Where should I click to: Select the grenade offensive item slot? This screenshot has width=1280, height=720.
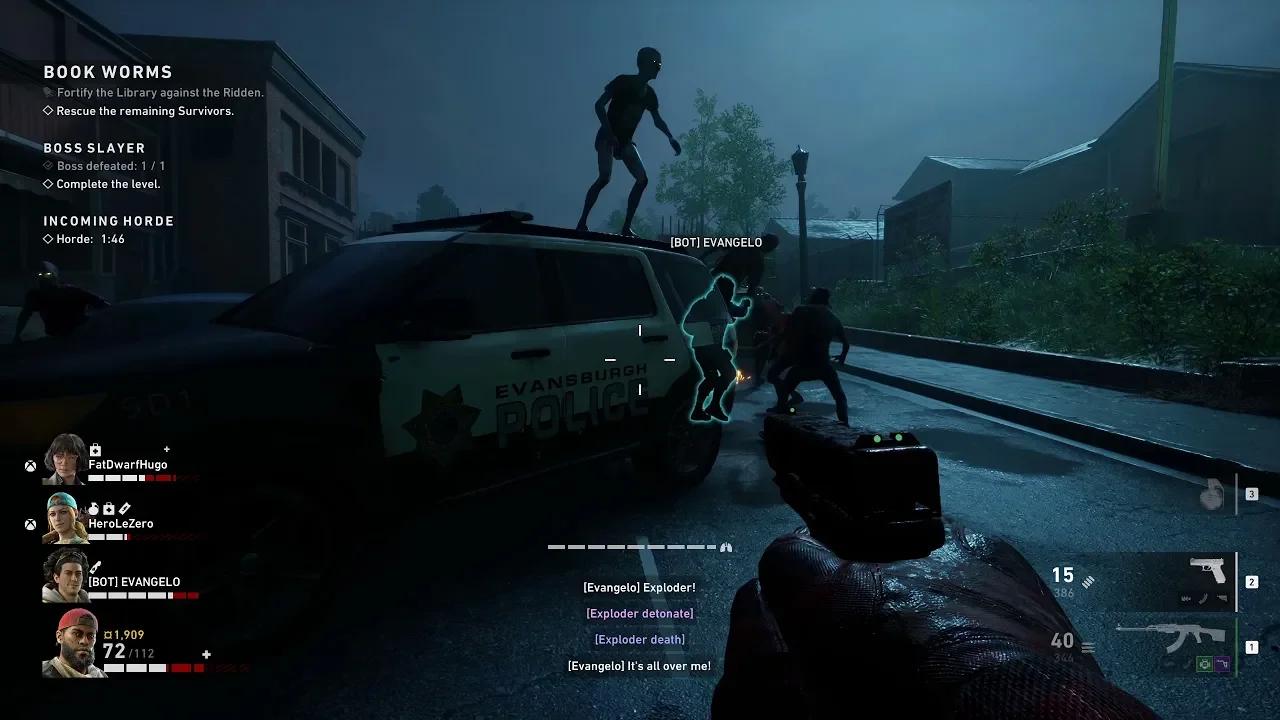(x=1212, y=495)
